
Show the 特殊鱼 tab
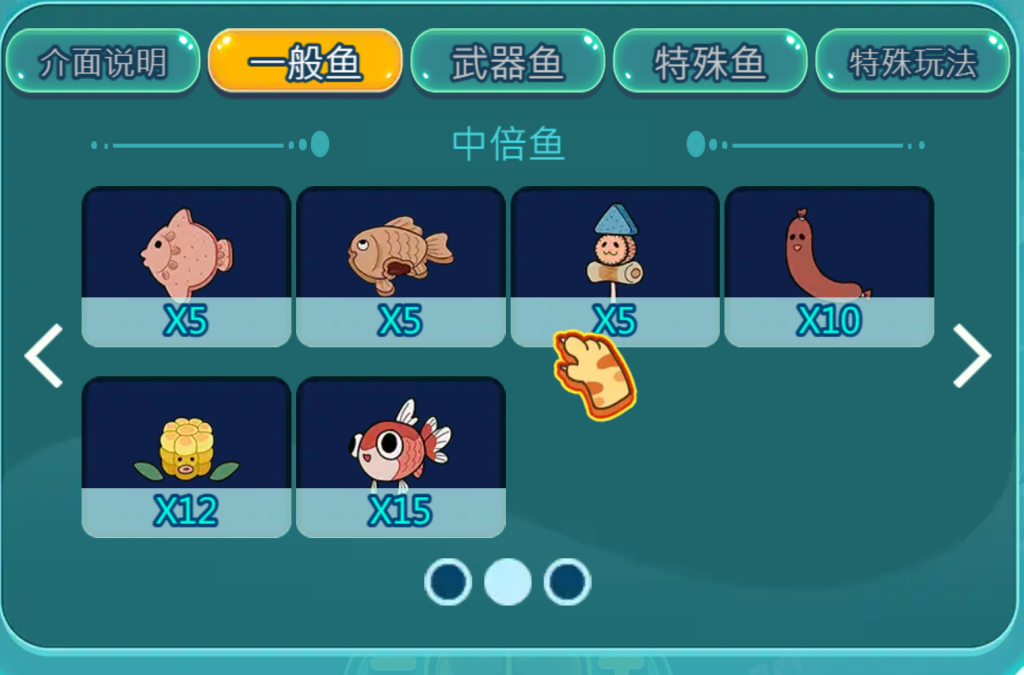tap(710, 62)
